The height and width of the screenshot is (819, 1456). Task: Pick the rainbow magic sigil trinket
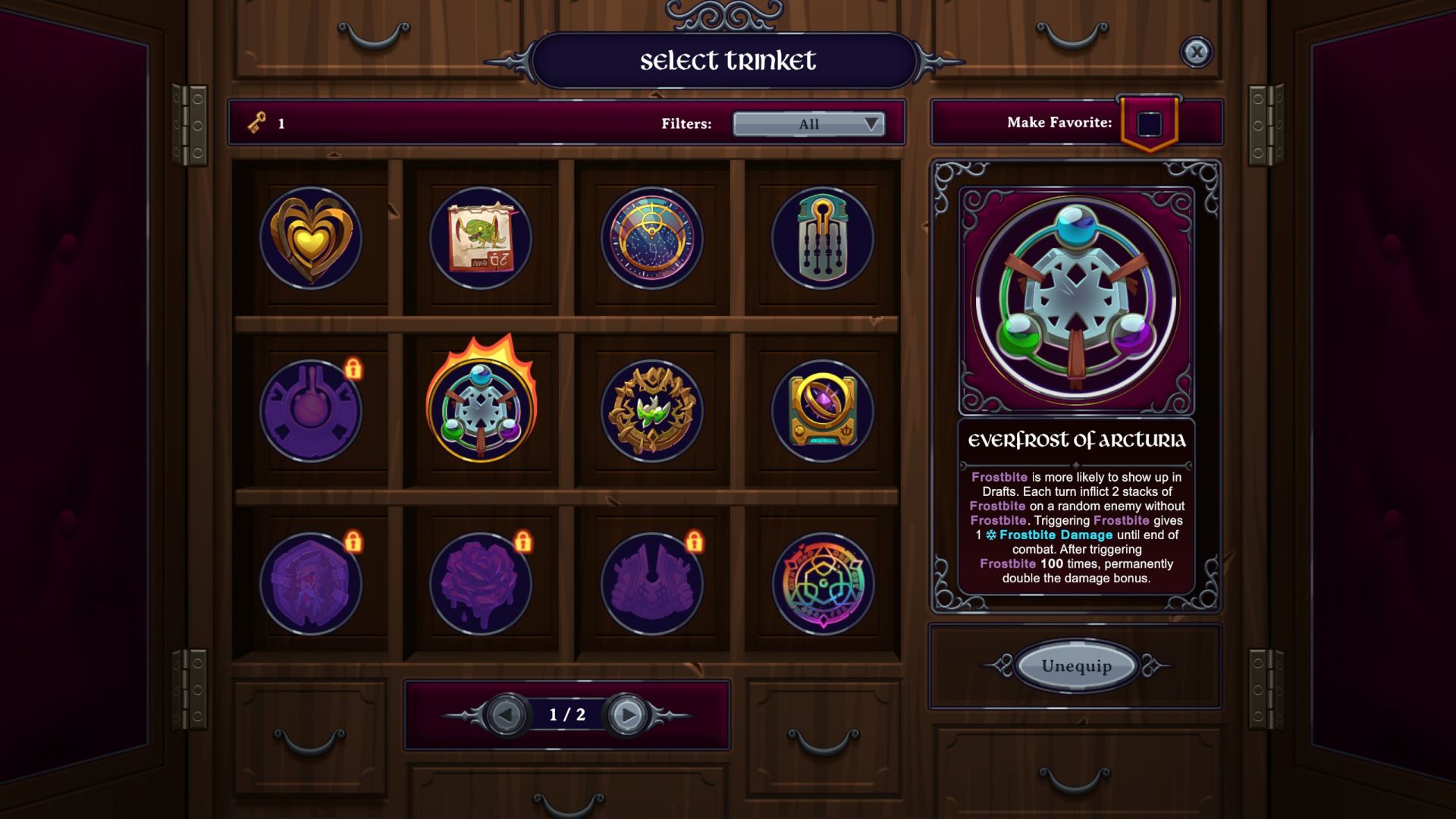coord(823,584)
